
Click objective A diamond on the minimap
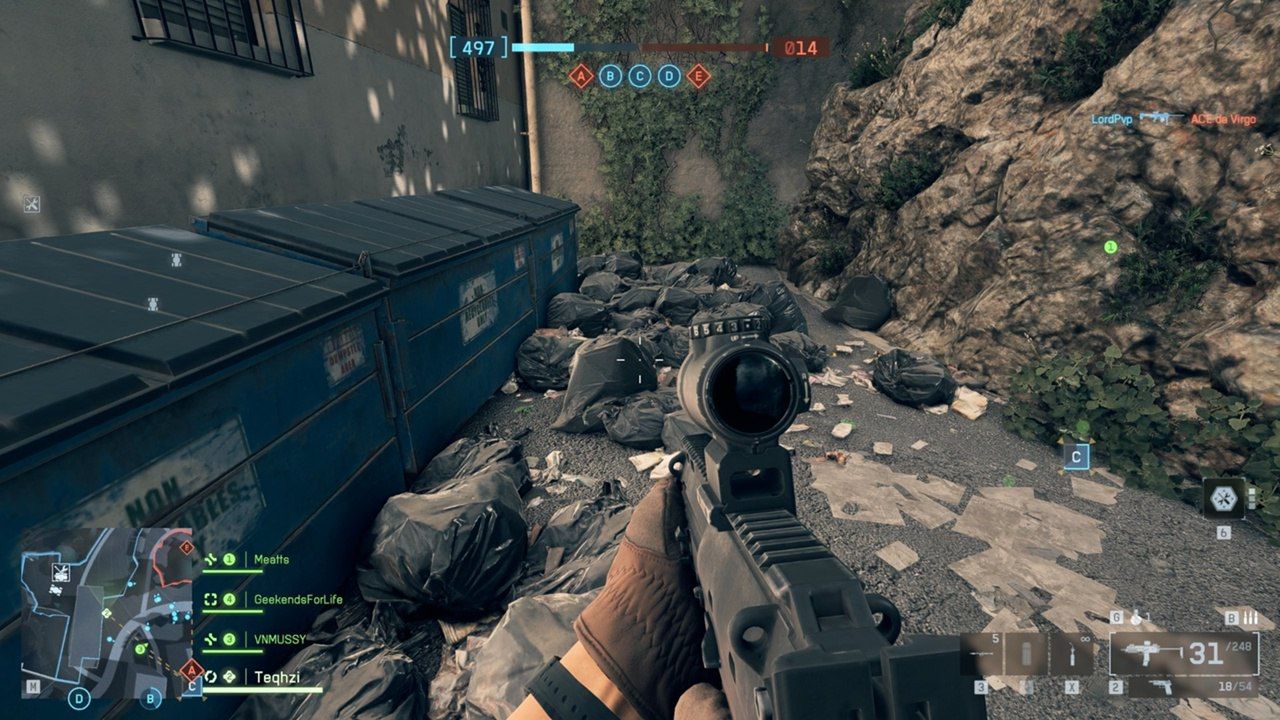tap(191, 669)
